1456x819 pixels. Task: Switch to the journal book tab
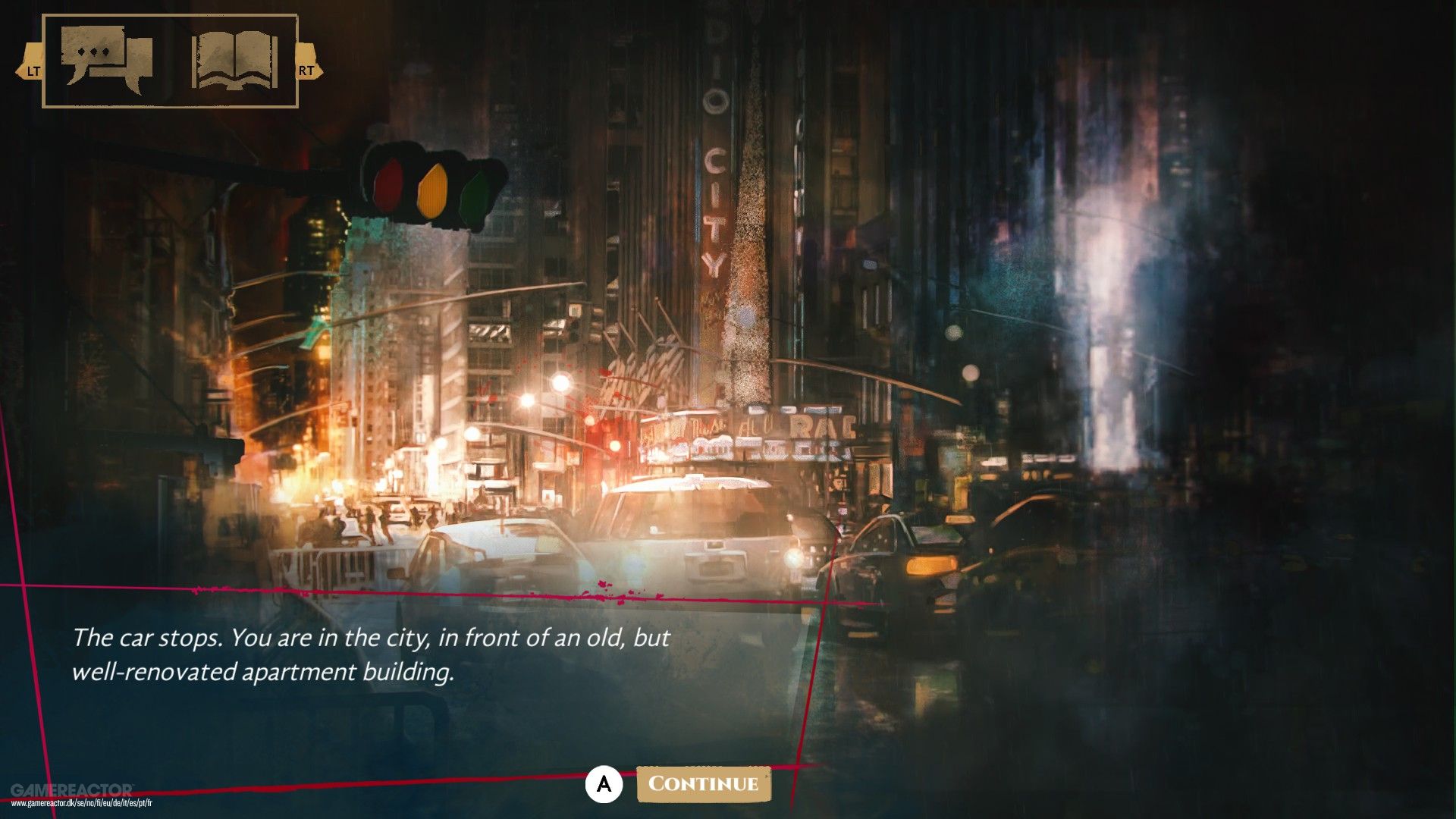pyautogui.click(x=231, y=61)
